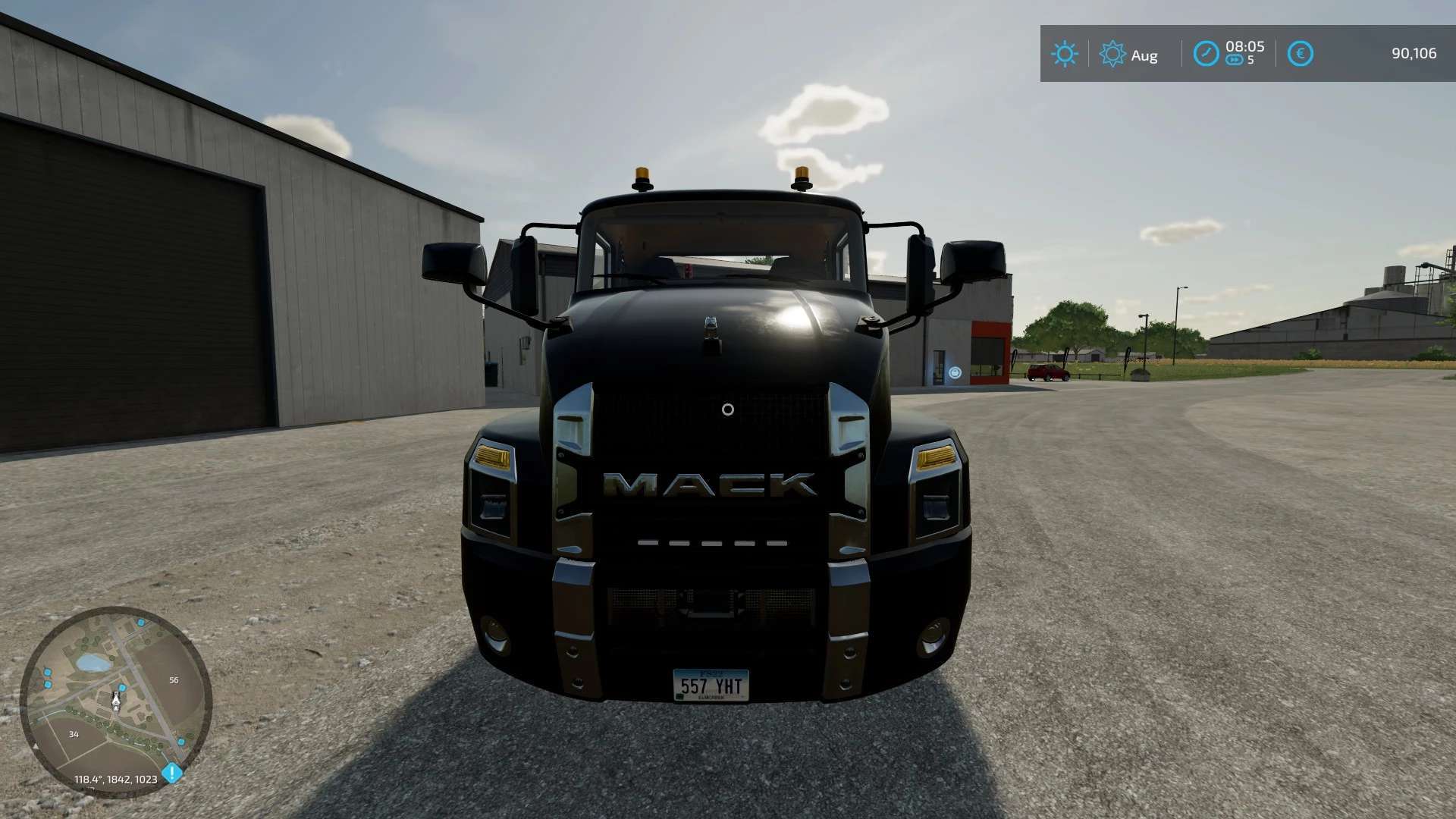Click the time readout showing 08:05
Viewport: 1456px width, 819px height.
click(x=1244, y=47)
